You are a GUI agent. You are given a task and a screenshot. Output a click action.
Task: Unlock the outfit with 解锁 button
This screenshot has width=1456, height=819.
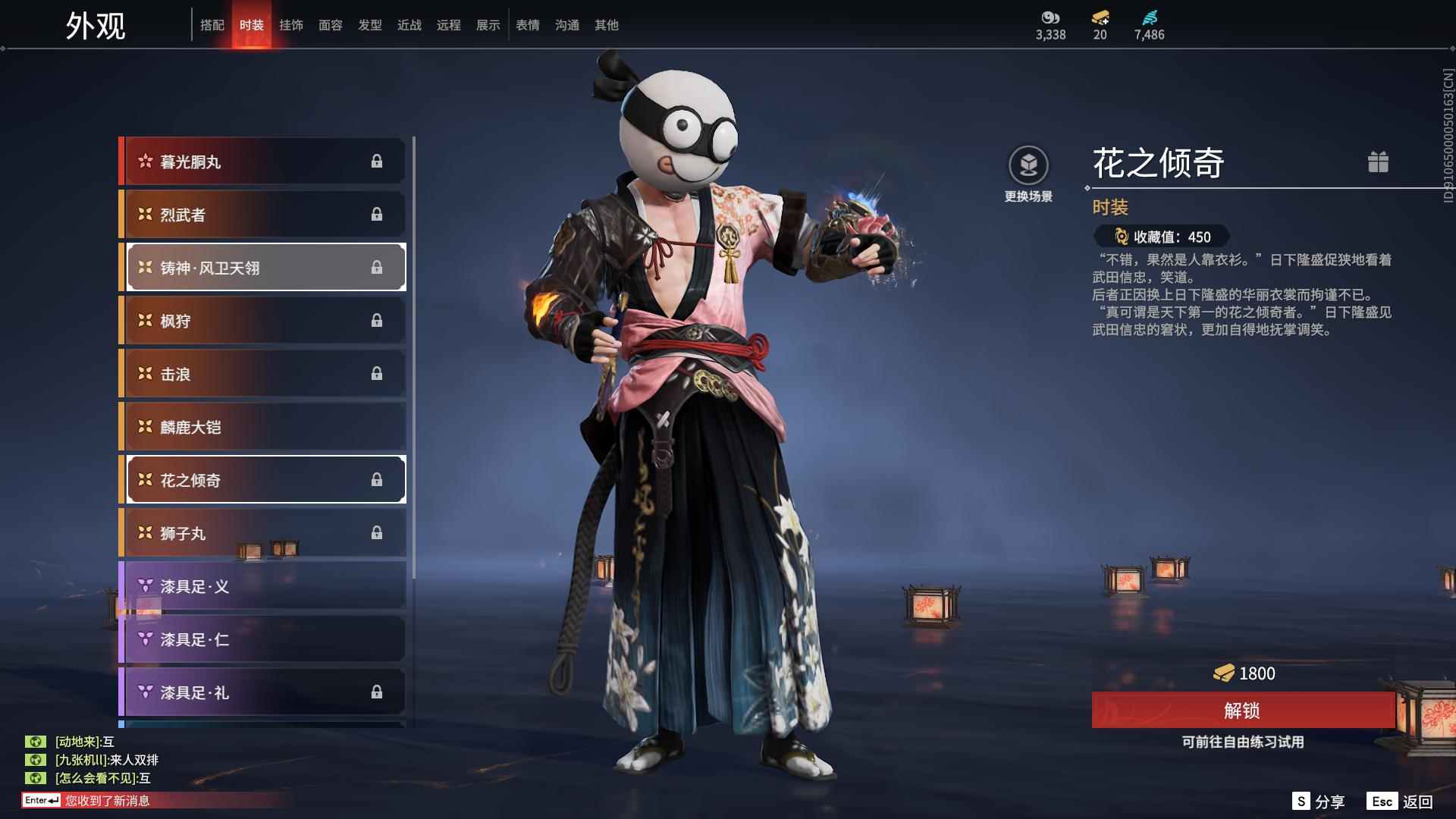[x=1242, y=711]
